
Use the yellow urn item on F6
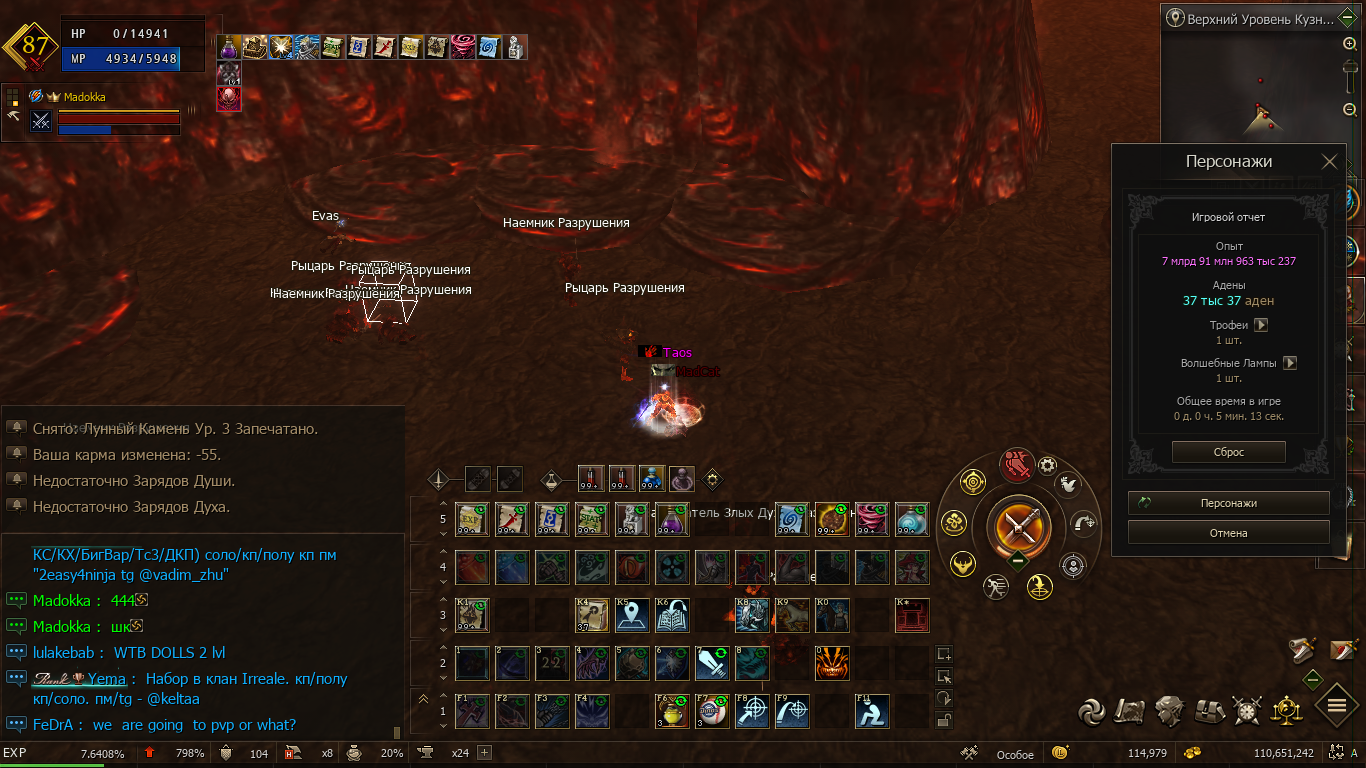[672, 711]
